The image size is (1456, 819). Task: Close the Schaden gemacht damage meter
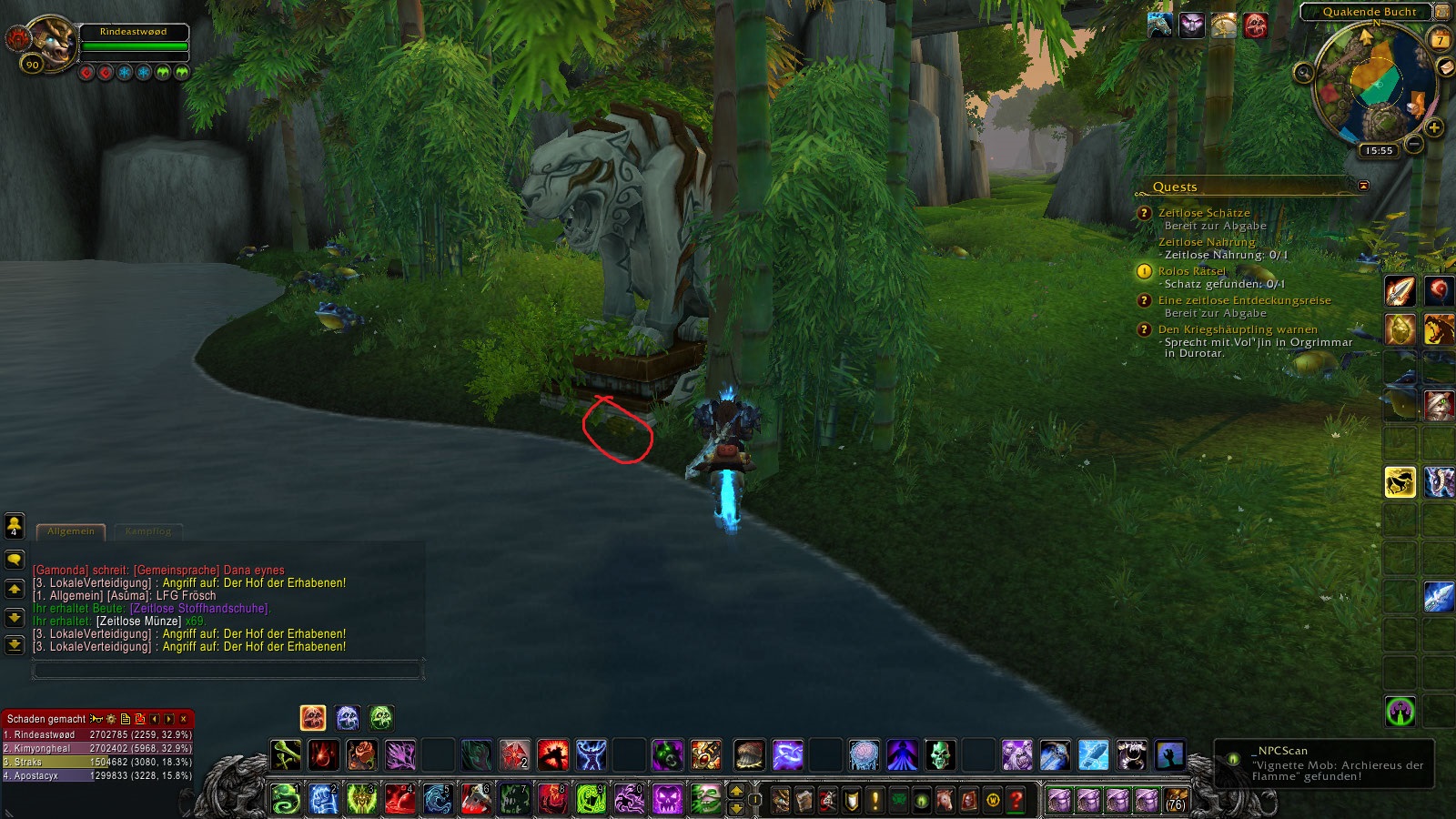(184, 719)
